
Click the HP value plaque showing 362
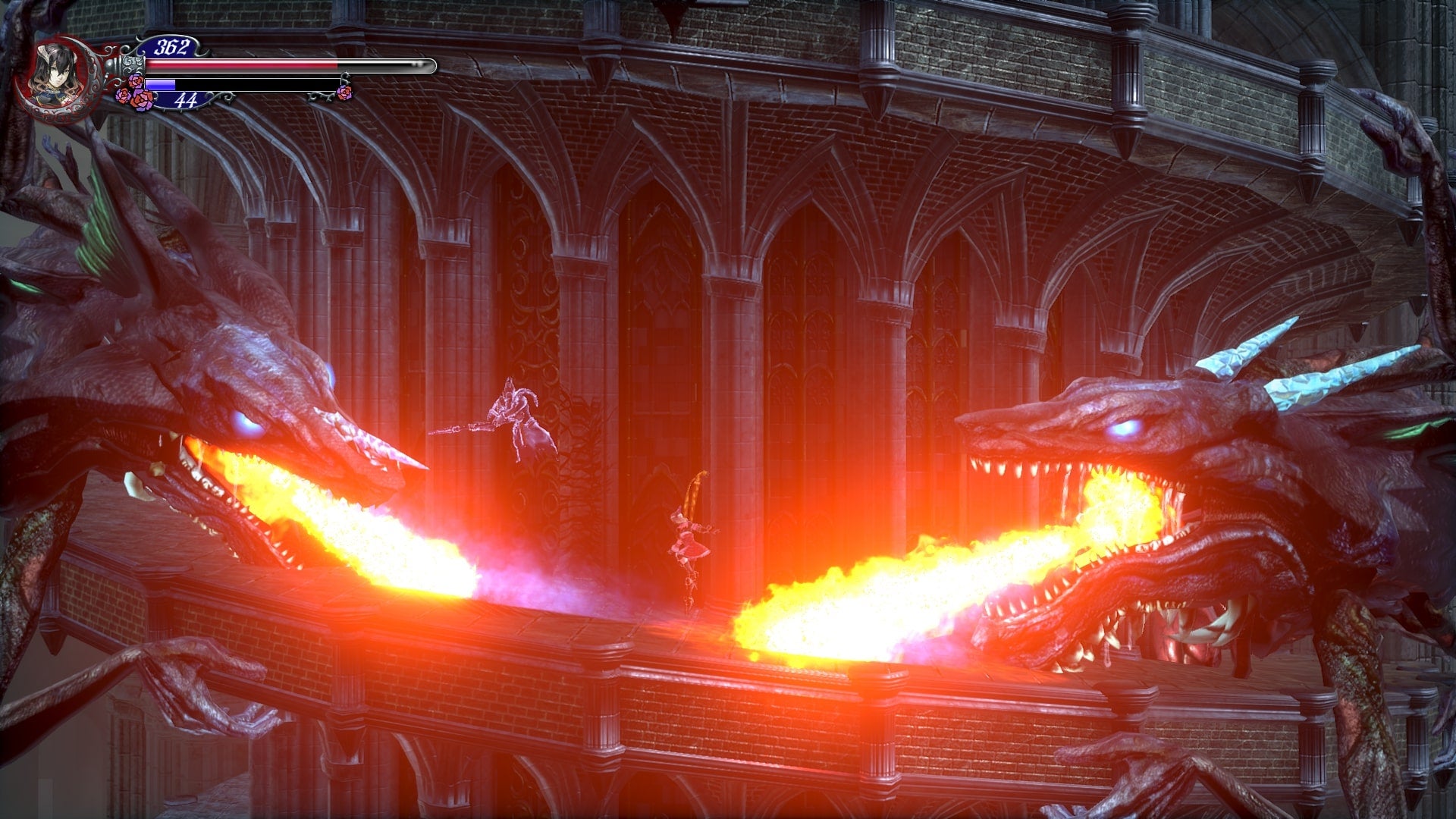(171, 47)
